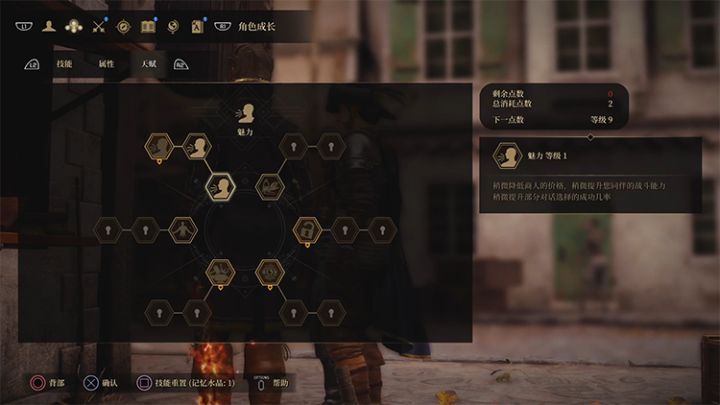720x405 pixels.
Task: Open the 属性 (Attributes) tab
Action: [107, 64]
